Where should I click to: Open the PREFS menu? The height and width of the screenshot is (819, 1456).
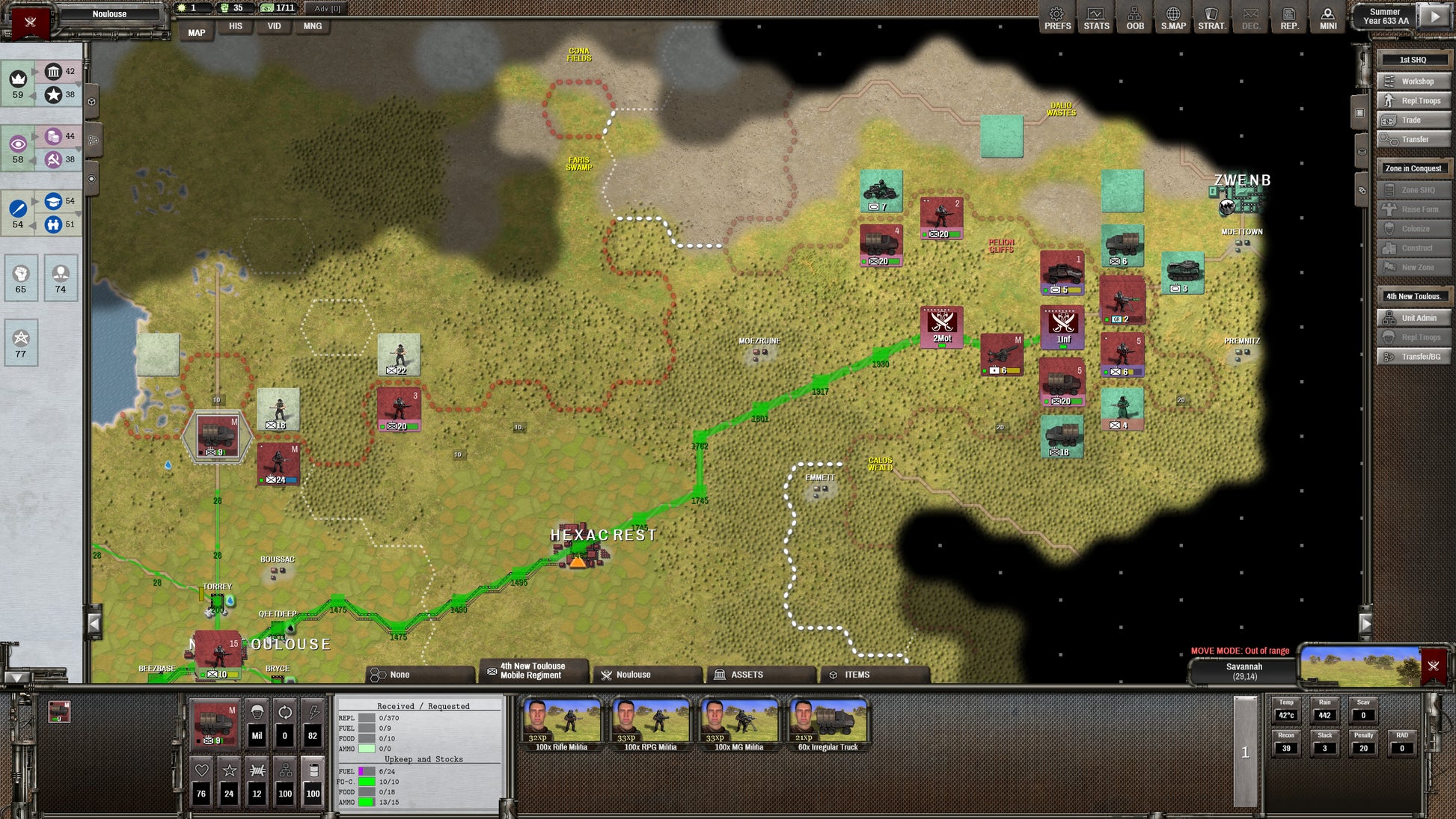(x=1057, y=18)
